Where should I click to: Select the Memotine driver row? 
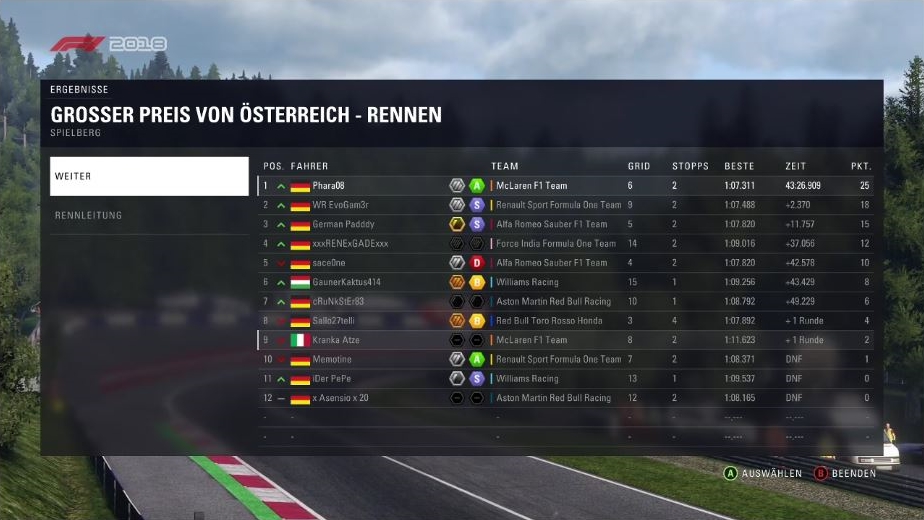point(566,359)
